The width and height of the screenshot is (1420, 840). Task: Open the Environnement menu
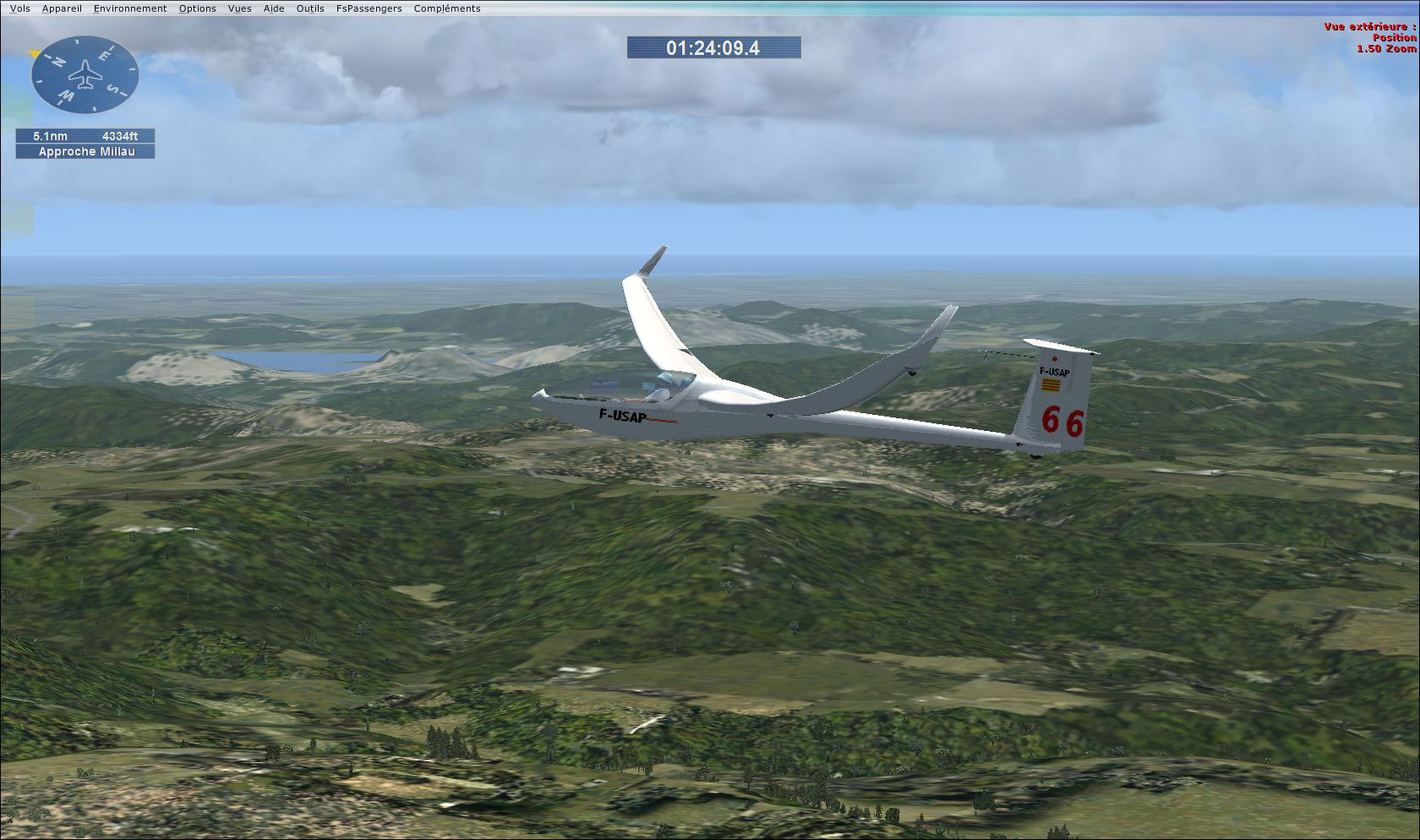pos(129,8)
